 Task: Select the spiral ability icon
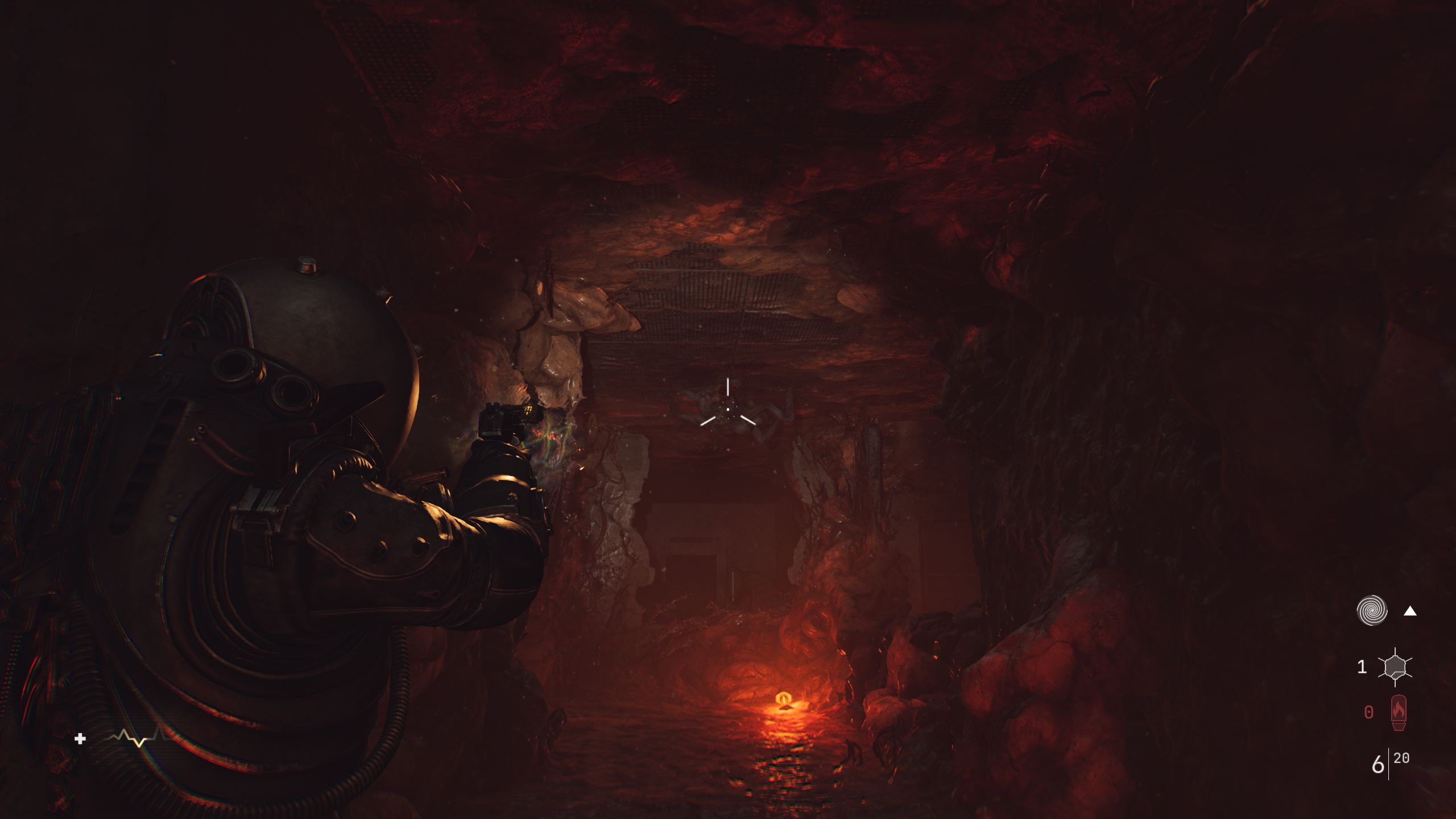pos(1372,611)
